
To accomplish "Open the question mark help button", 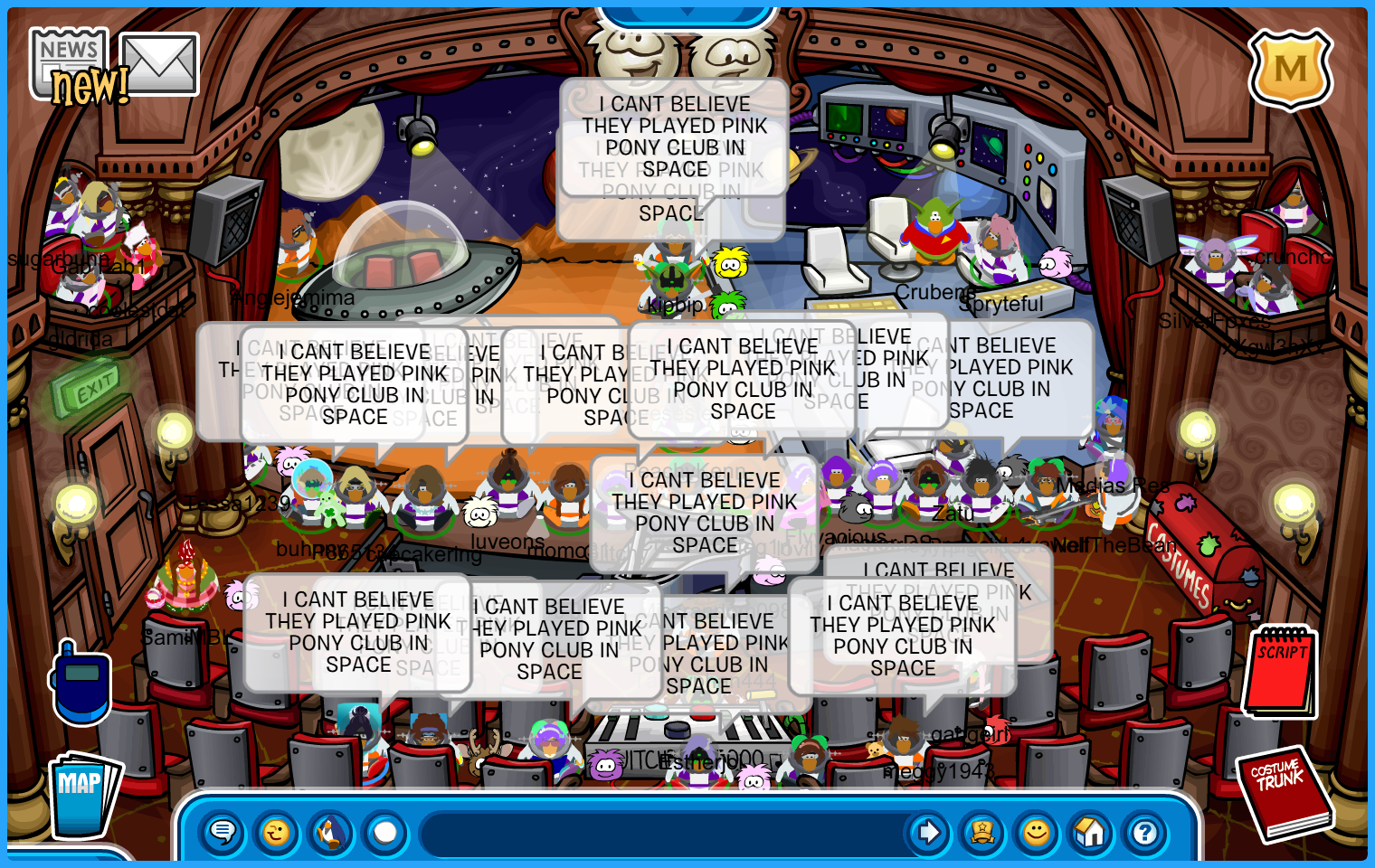I will (1145, 832).
